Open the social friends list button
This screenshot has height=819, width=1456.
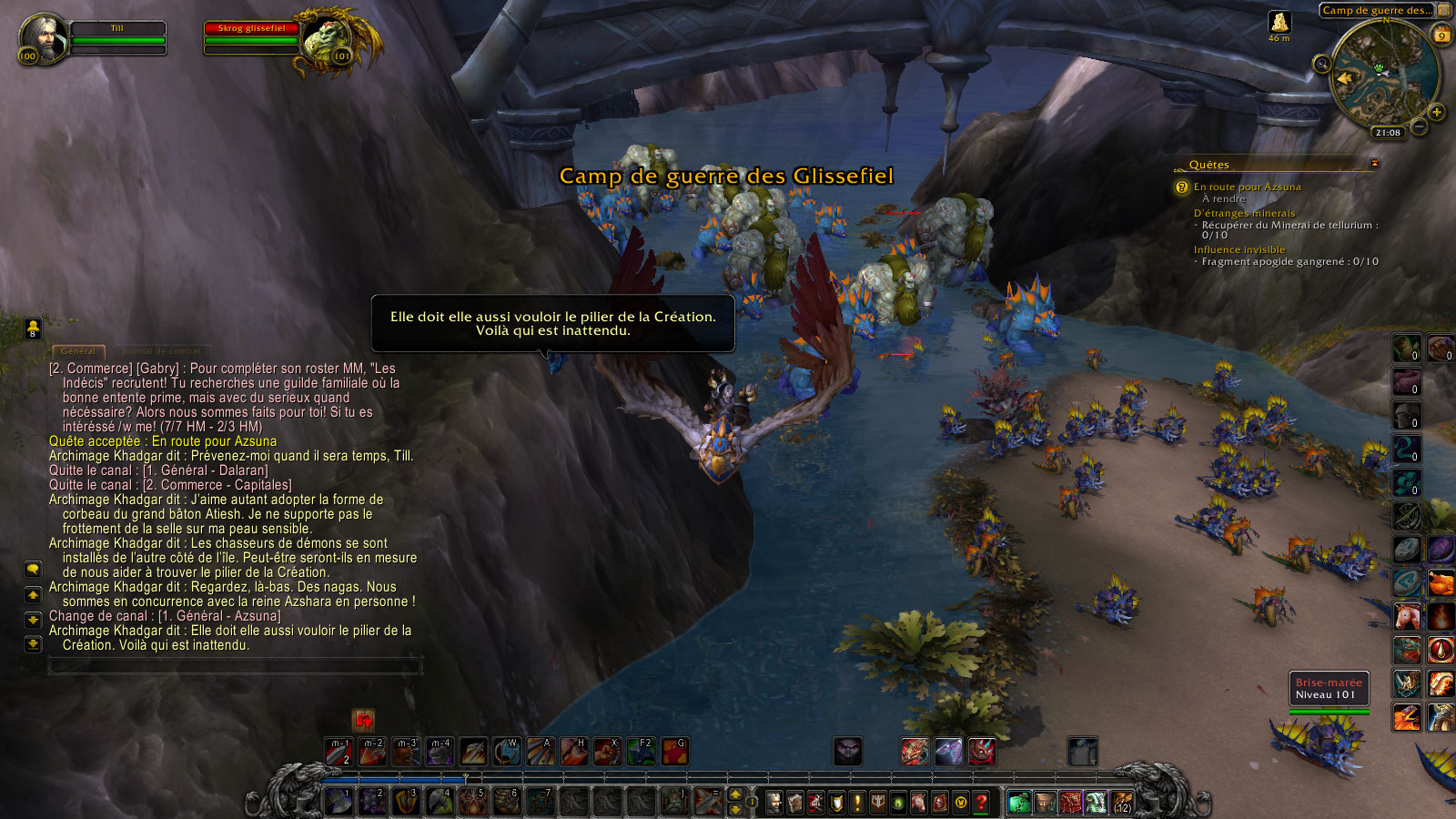[33, 328]
